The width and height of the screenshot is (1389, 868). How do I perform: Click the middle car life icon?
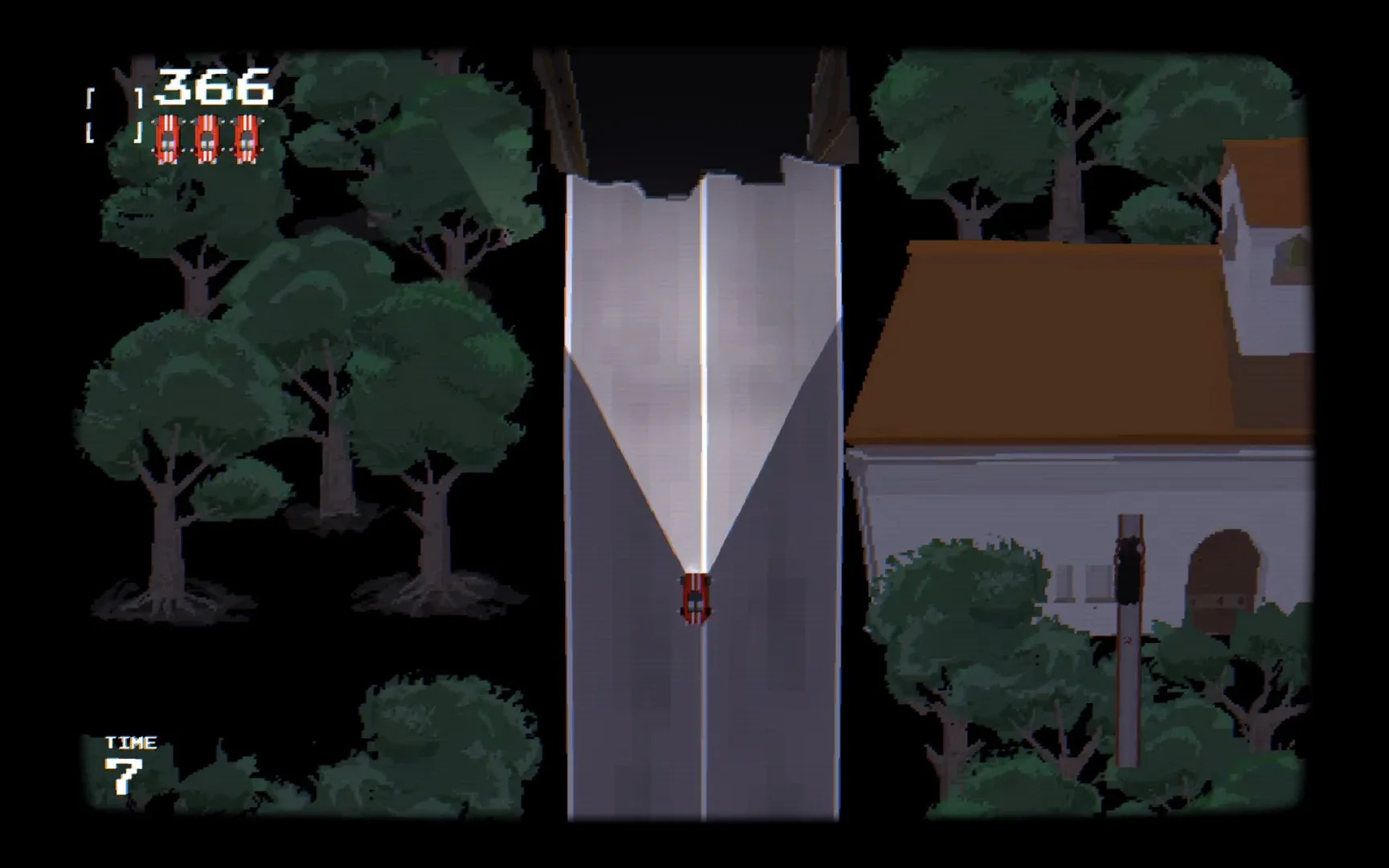[x=207, y=138]
